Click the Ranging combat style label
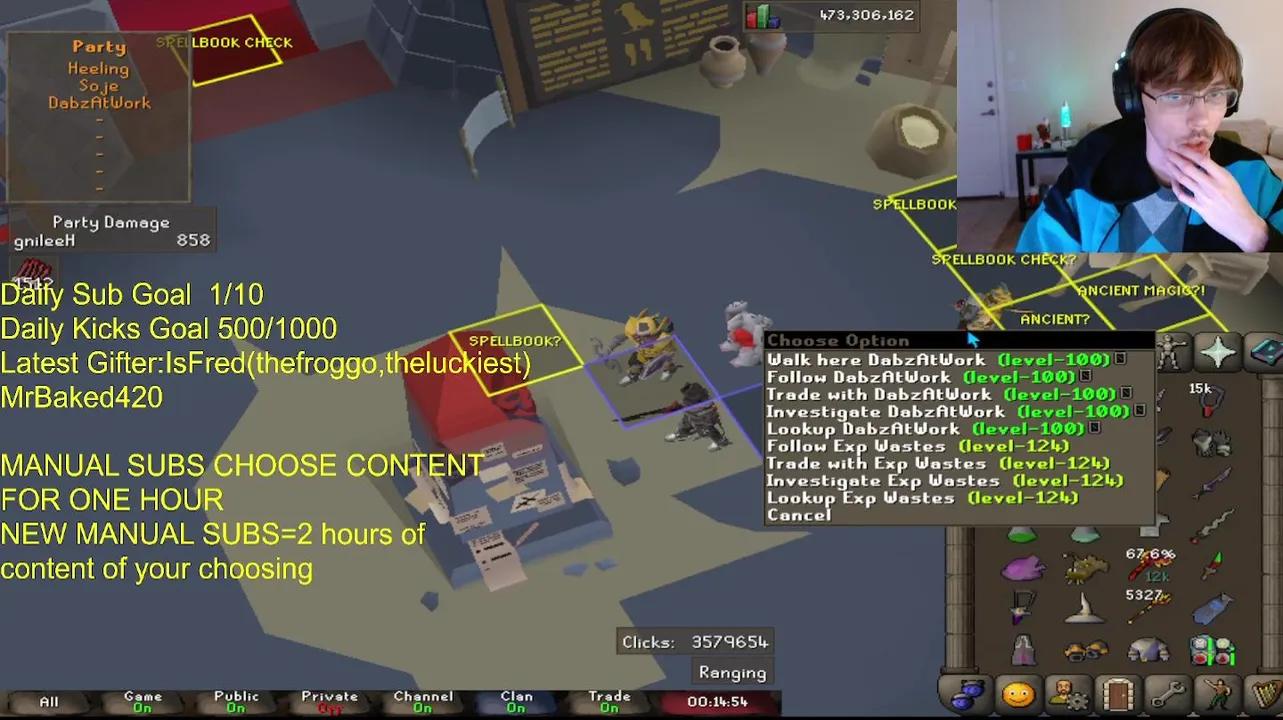The height and width of the screenshot is (720, 1283). (732, 672)
